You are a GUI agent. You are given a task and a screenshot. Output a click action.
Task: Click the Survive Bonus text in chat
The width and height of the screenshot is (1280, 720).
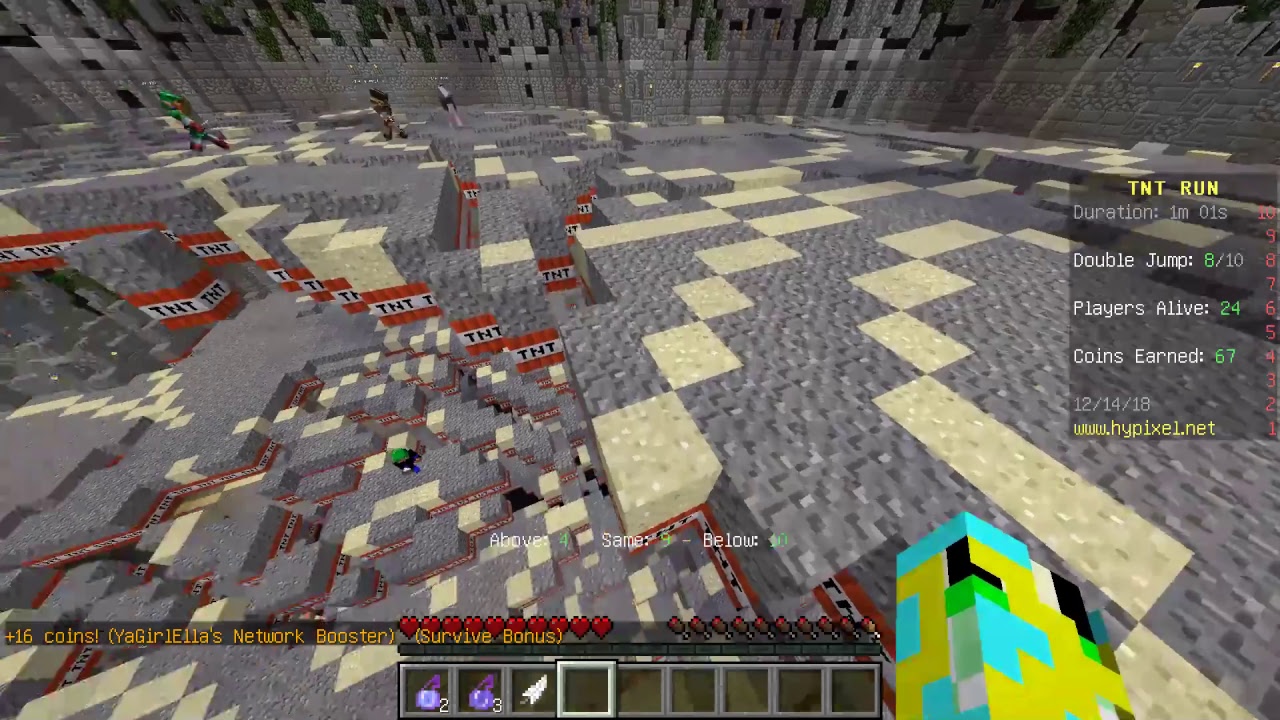click(488, 636)
